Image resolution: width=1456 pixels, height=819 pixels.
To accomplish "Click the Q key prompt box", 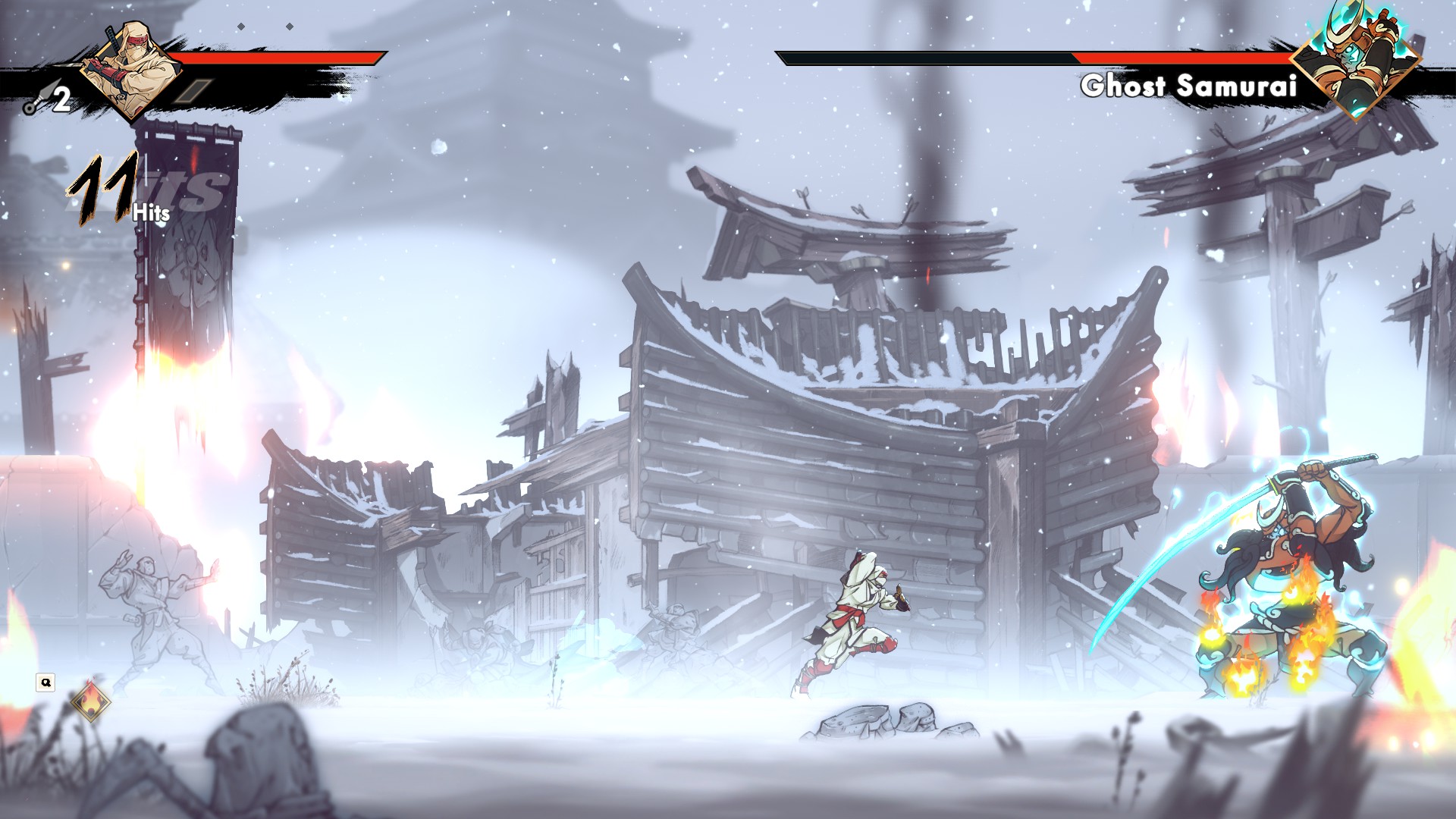I will (47, 682).
